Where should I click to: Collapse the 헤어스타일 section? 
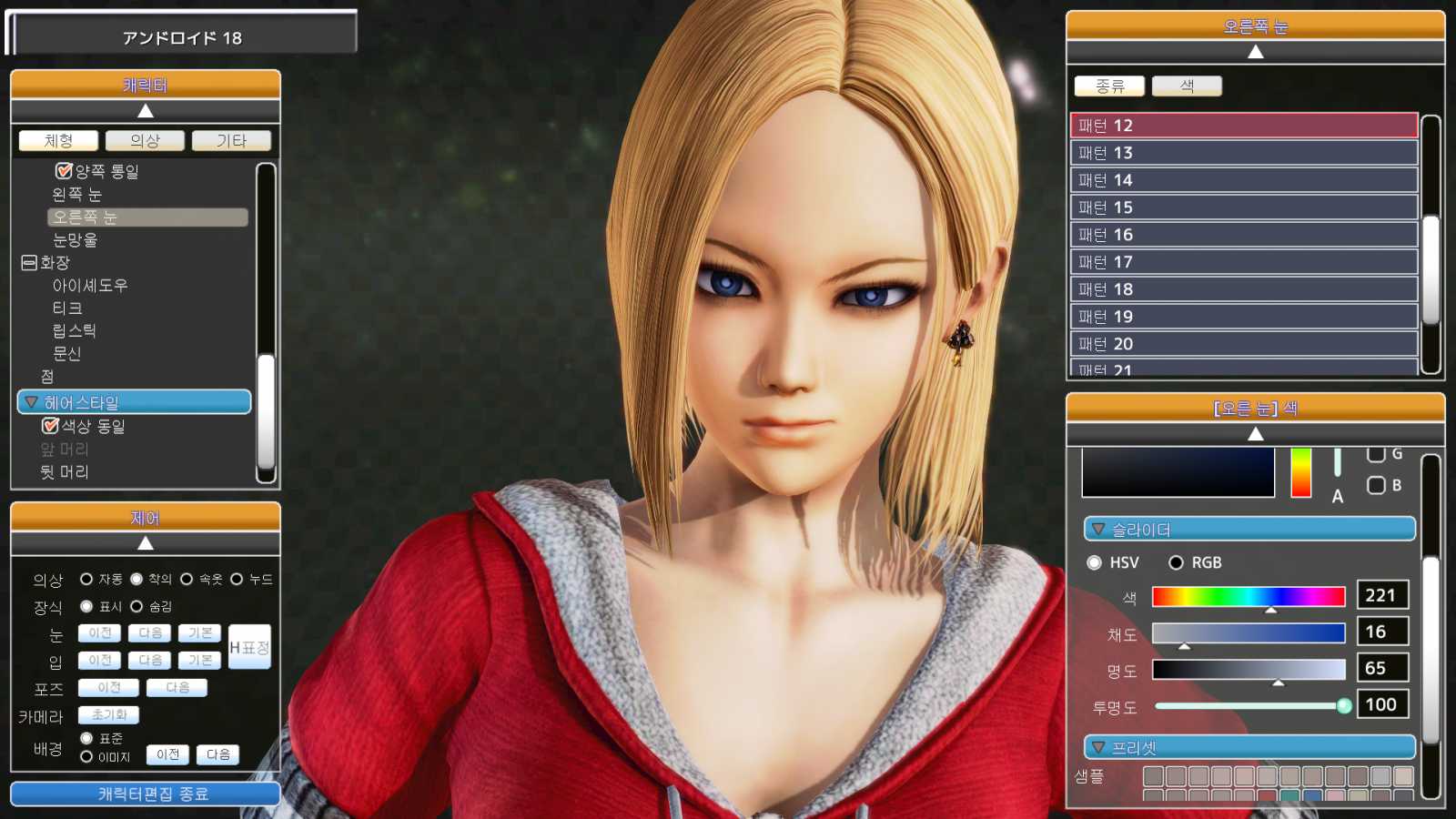[x=30, y=401]
